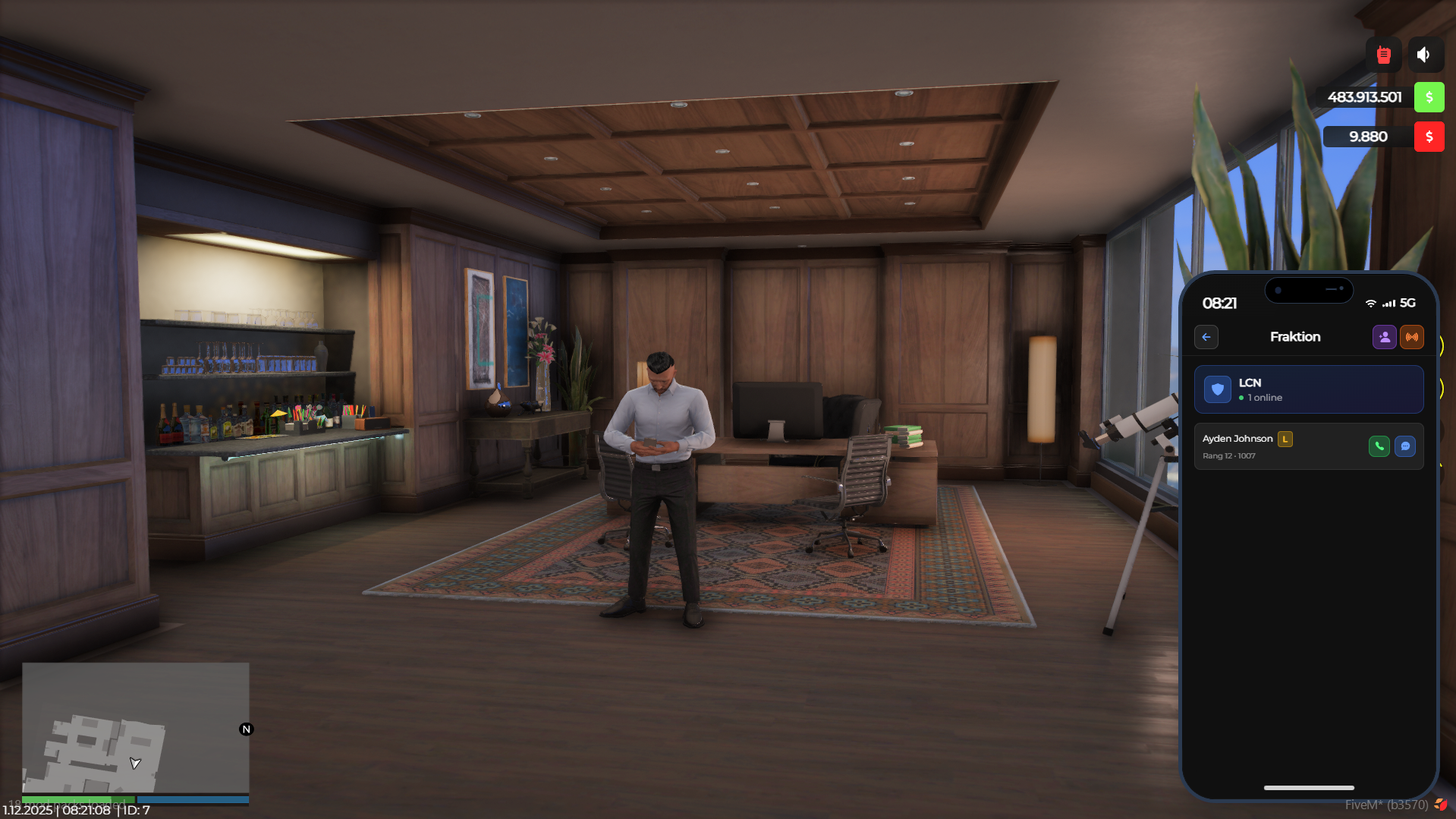Screen dimensions: 1456x819
Task: Select the orange radio broadcast icon
Action: pyautogui.click(x=1412, y=337)
